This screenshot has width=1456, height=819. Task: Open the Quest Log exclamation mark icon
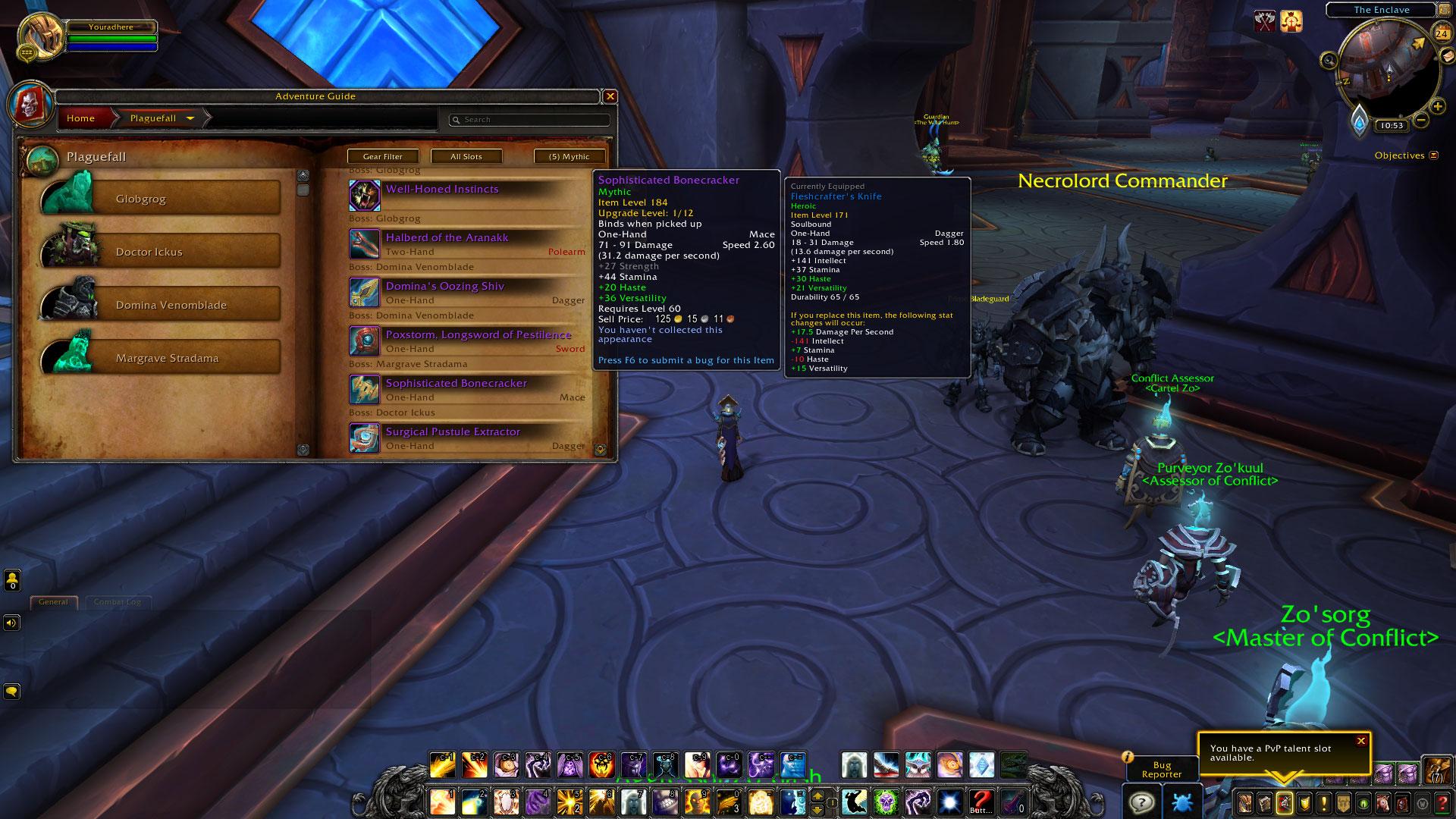coord(1324,802)
